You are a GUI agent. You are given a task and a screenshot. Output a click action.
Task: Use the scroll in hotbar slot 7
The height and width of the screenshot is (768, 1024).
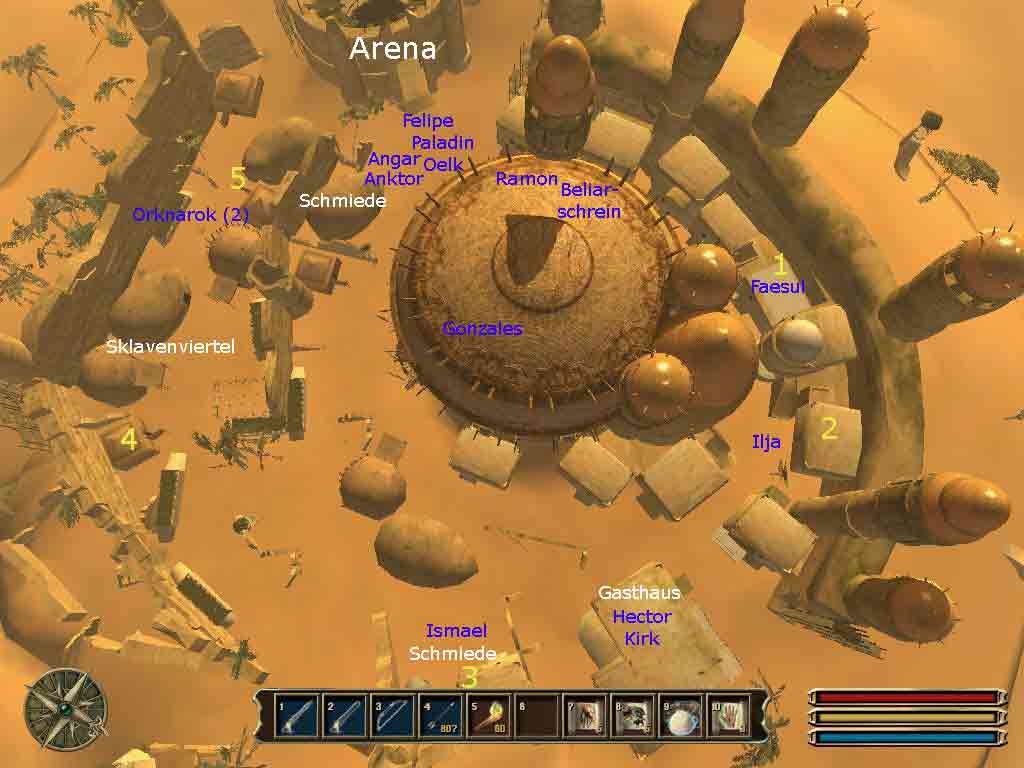pos(585,716)
